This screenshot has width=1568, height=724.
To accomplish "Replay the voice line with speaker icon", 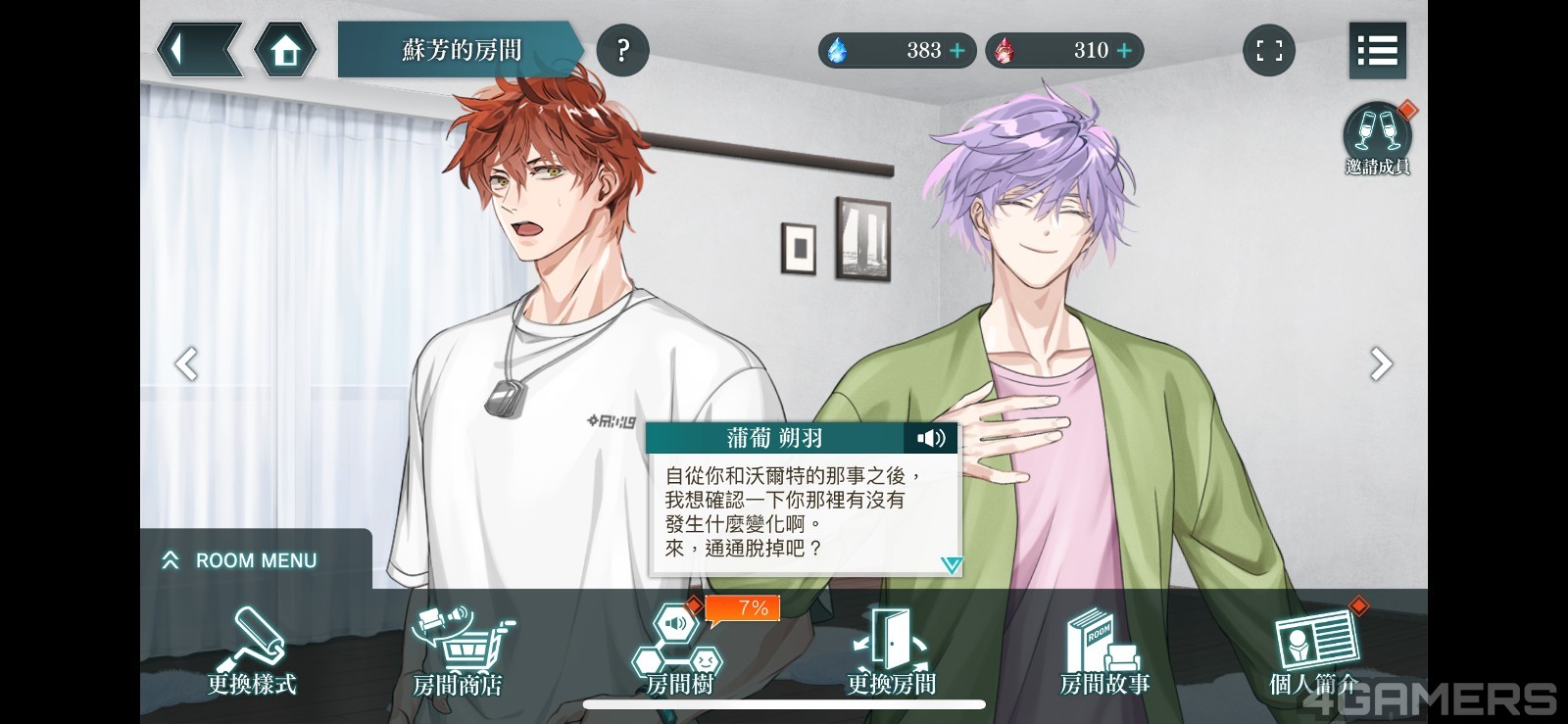I will [930, 438].
